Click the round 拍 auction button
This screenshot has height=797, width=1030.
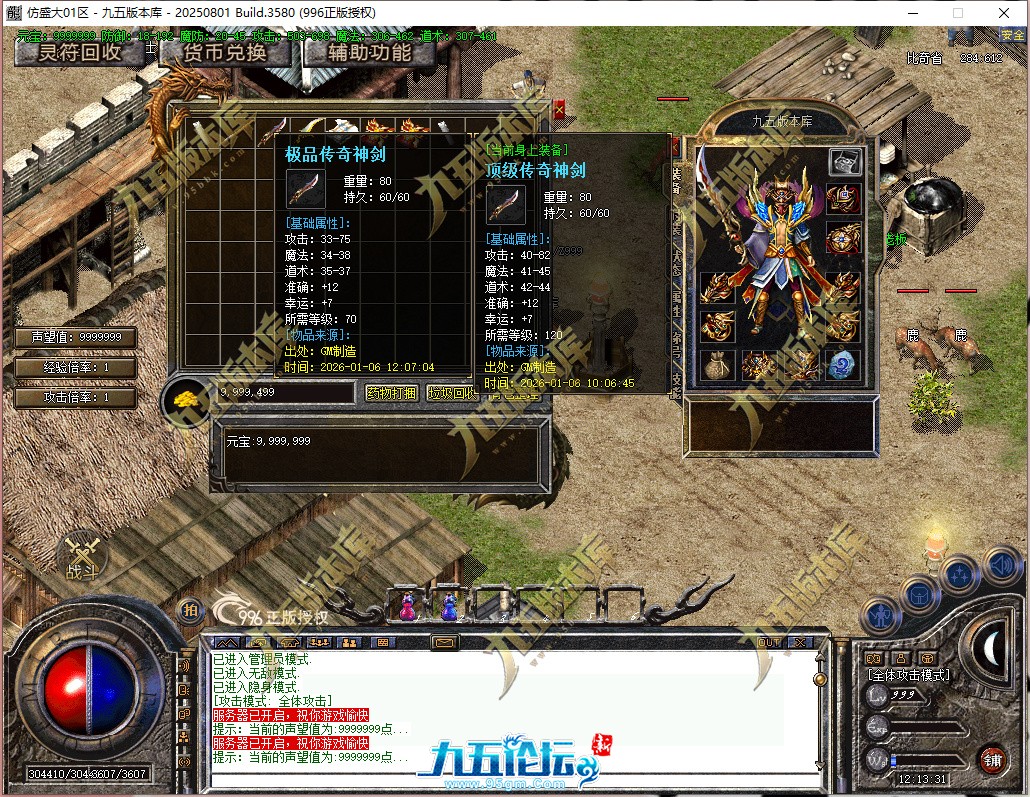(x=189, y=610)
